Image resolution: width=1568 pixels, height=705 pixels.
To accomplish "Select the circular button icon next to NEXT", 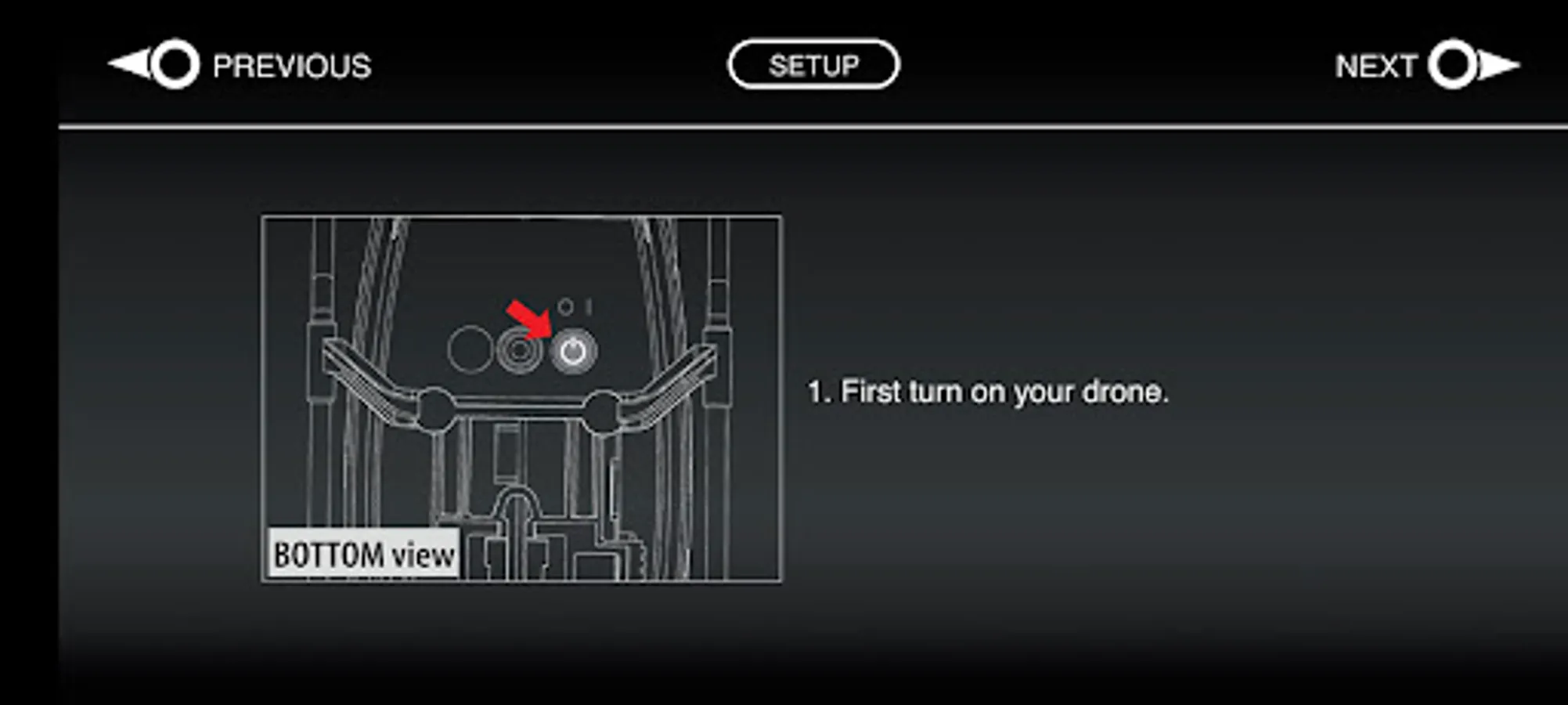I will [1454, 65].
